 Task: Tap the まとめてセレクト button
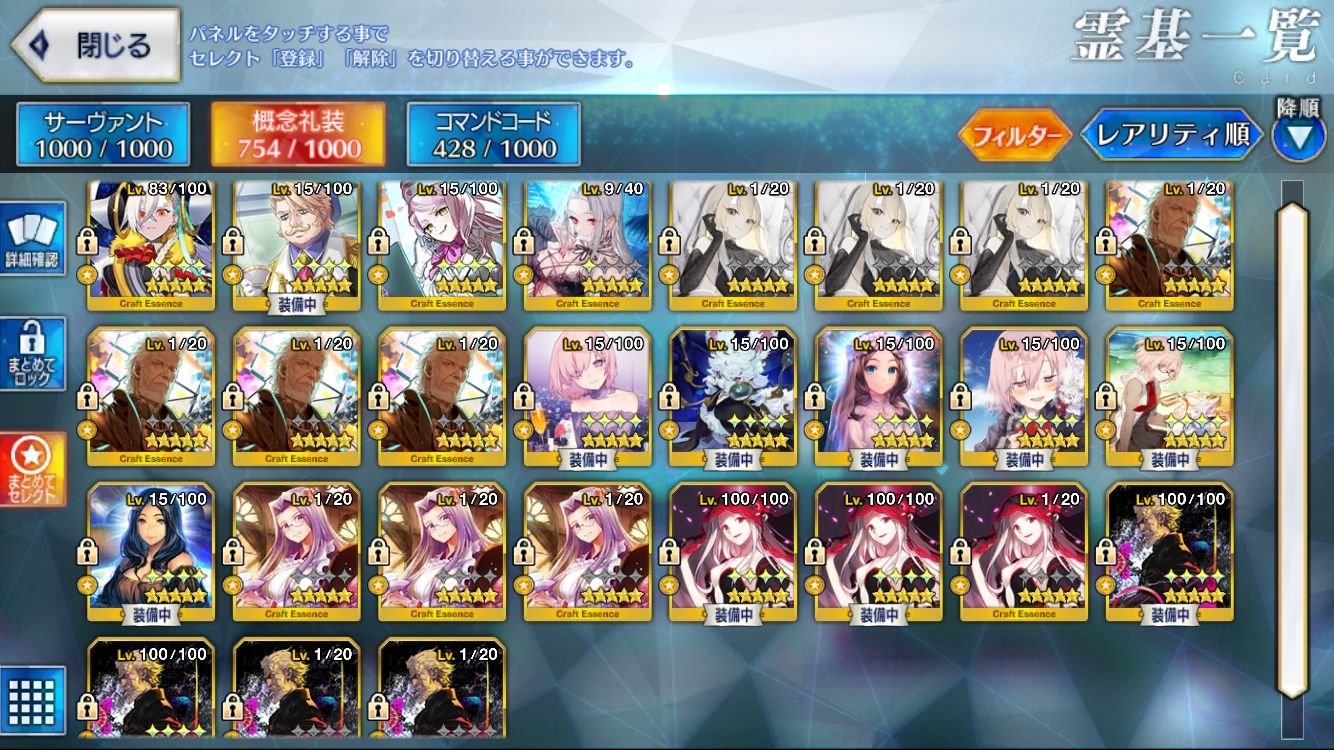coord(33,470)
